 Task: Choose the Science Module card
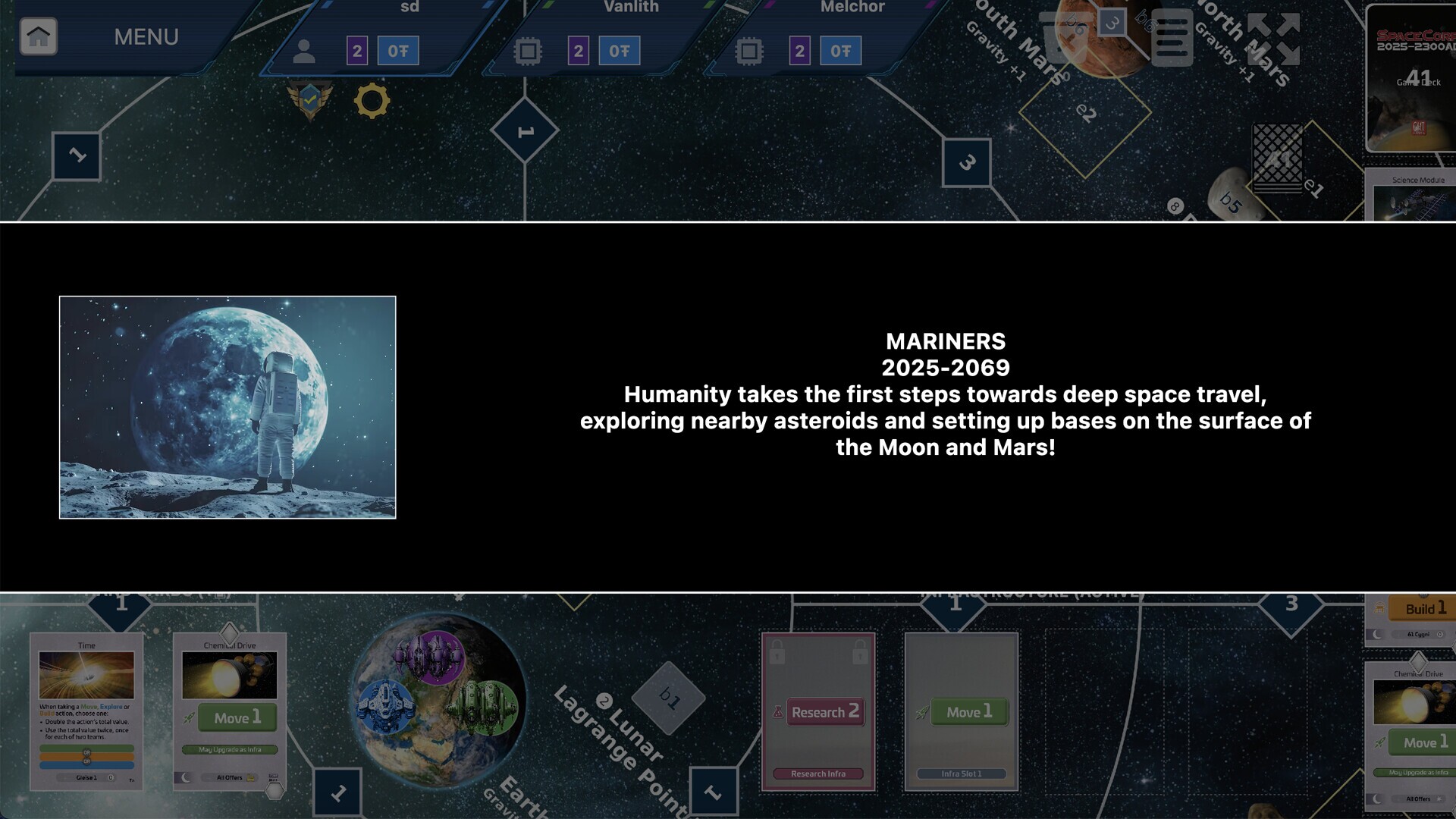1415,196
